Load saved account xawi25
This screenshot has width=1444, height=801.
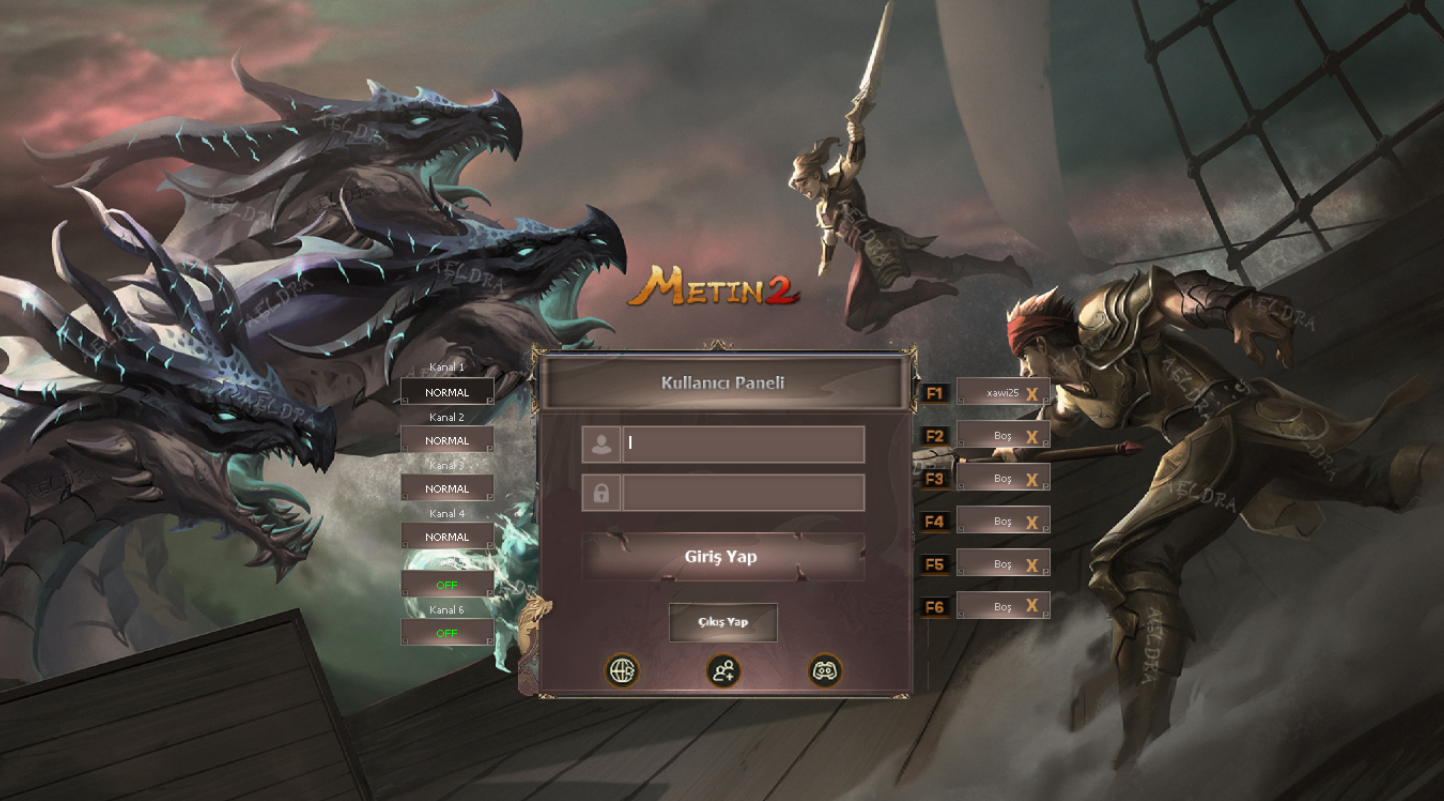(995, 393)
